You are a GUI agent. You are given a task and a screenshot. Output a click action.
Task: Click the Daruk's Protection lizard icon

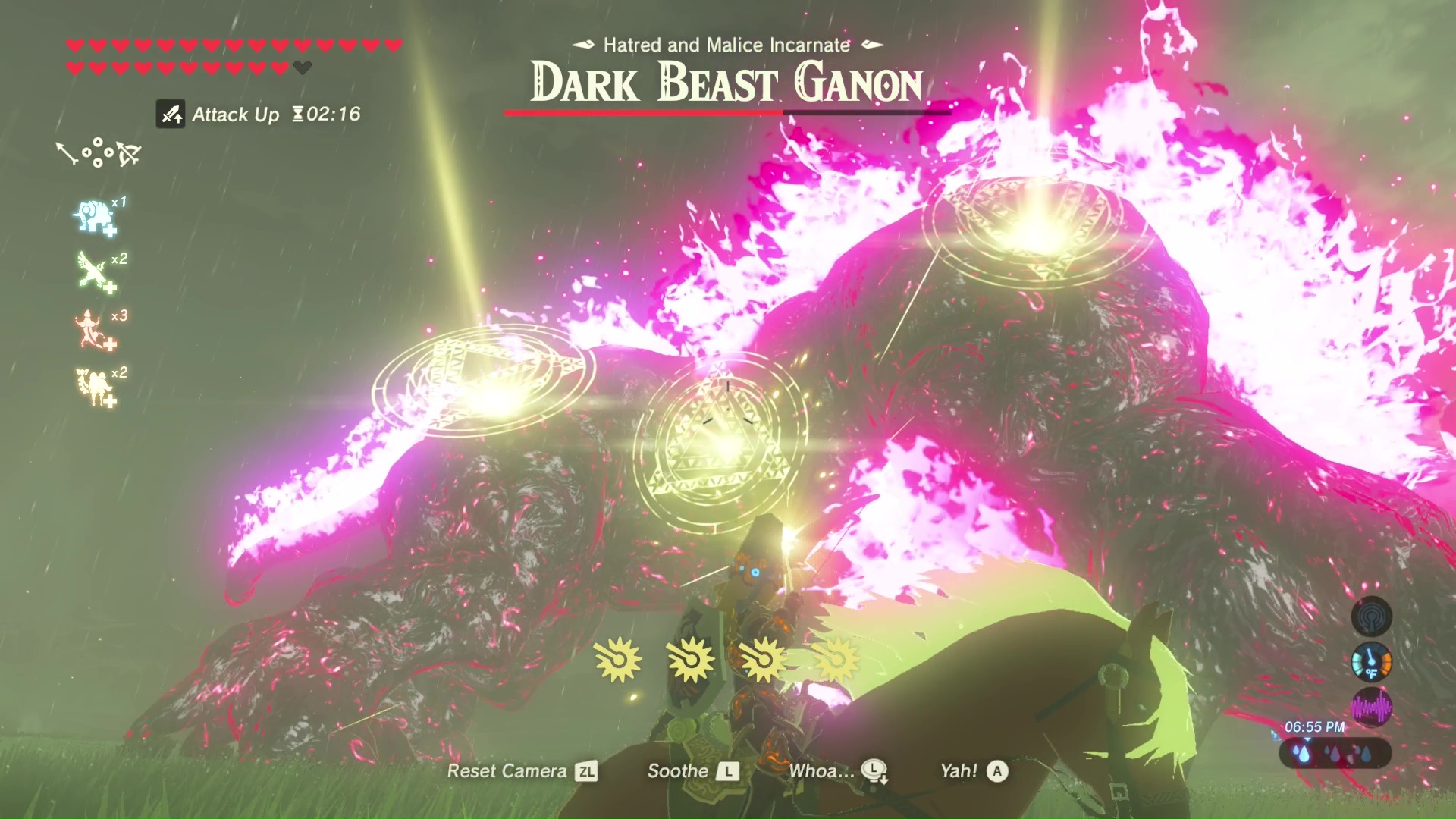[94, 329]
